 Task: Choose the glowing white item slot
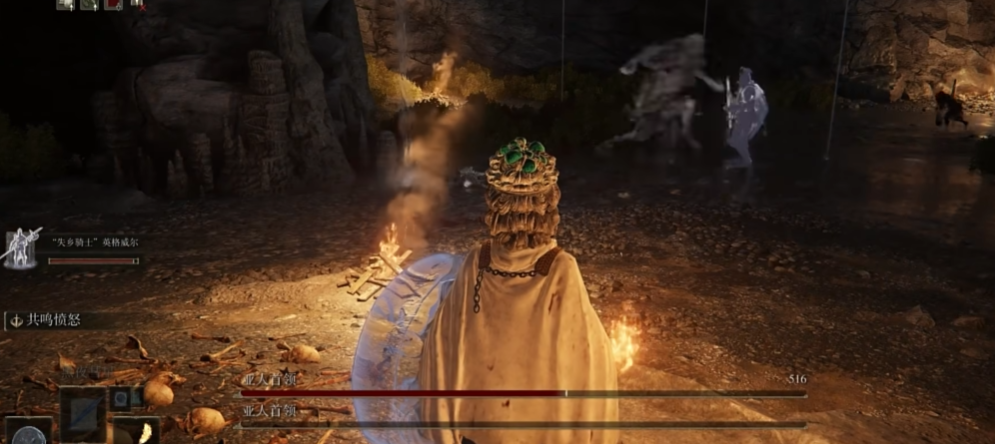[x=135, y=432]
